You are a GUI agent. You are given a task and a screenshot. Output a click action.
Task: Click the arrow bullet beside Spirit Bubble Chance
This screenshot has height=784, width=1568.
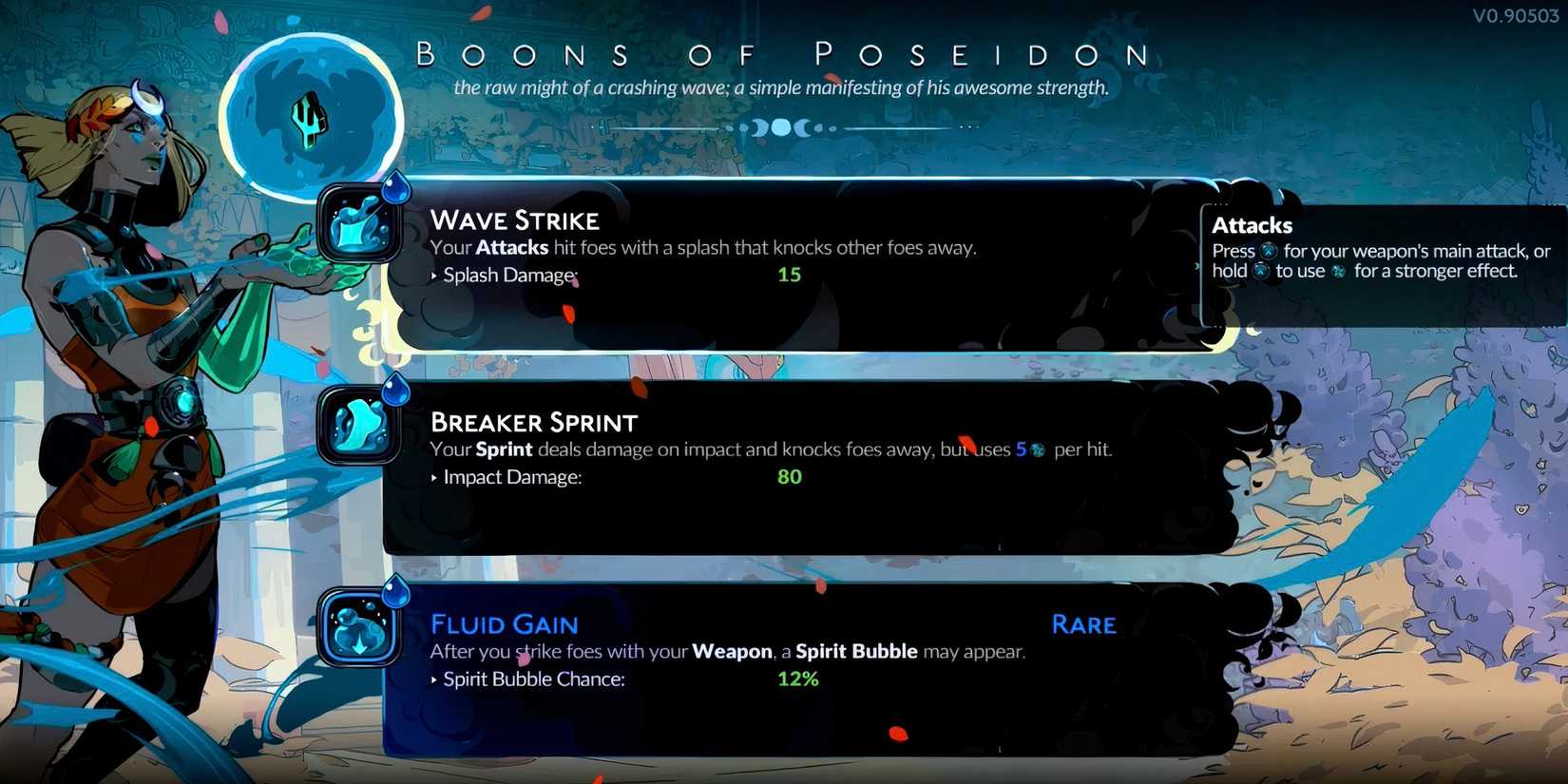pos(434,679)
